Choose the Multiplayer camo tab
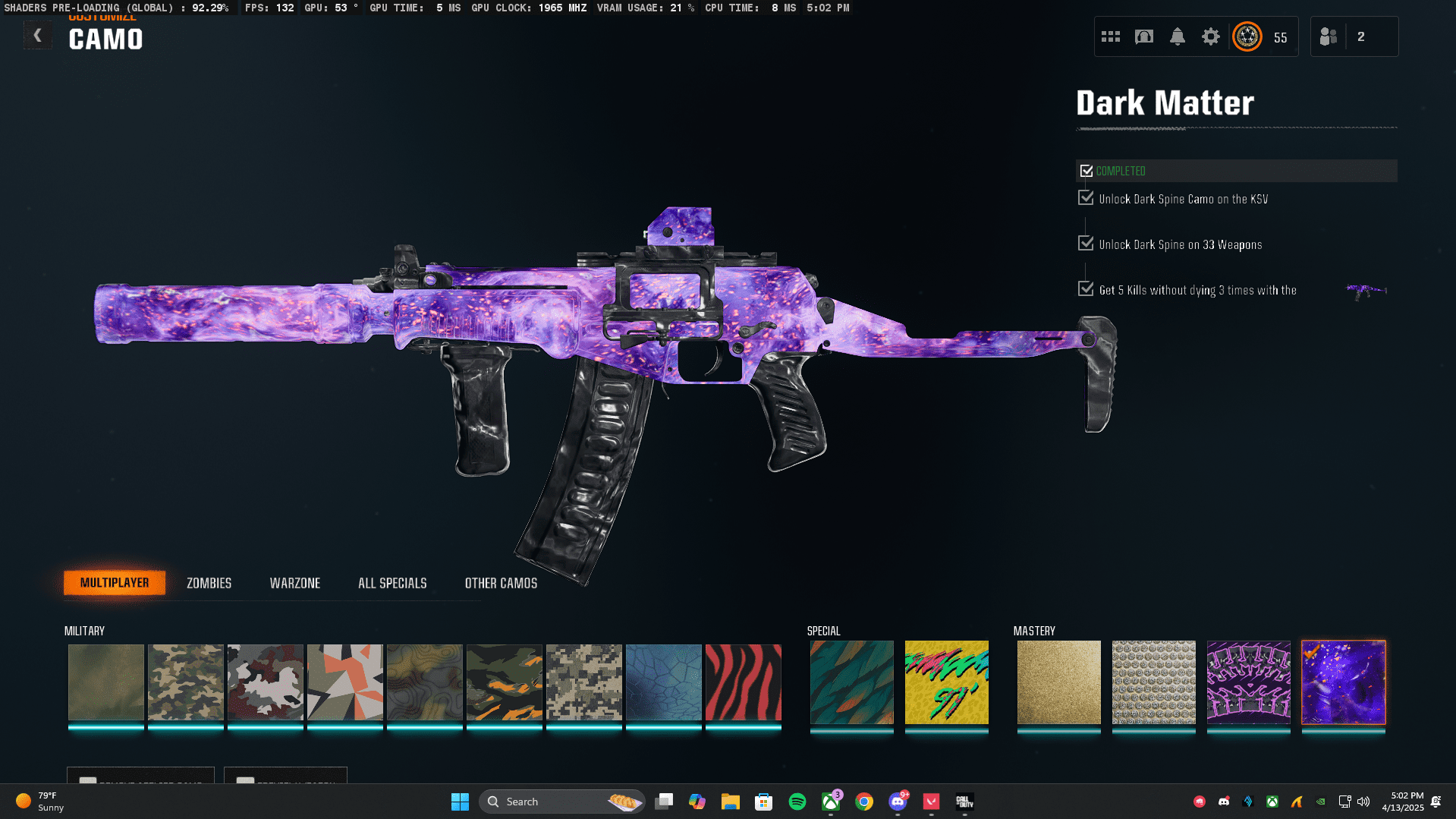 (115, 583)
